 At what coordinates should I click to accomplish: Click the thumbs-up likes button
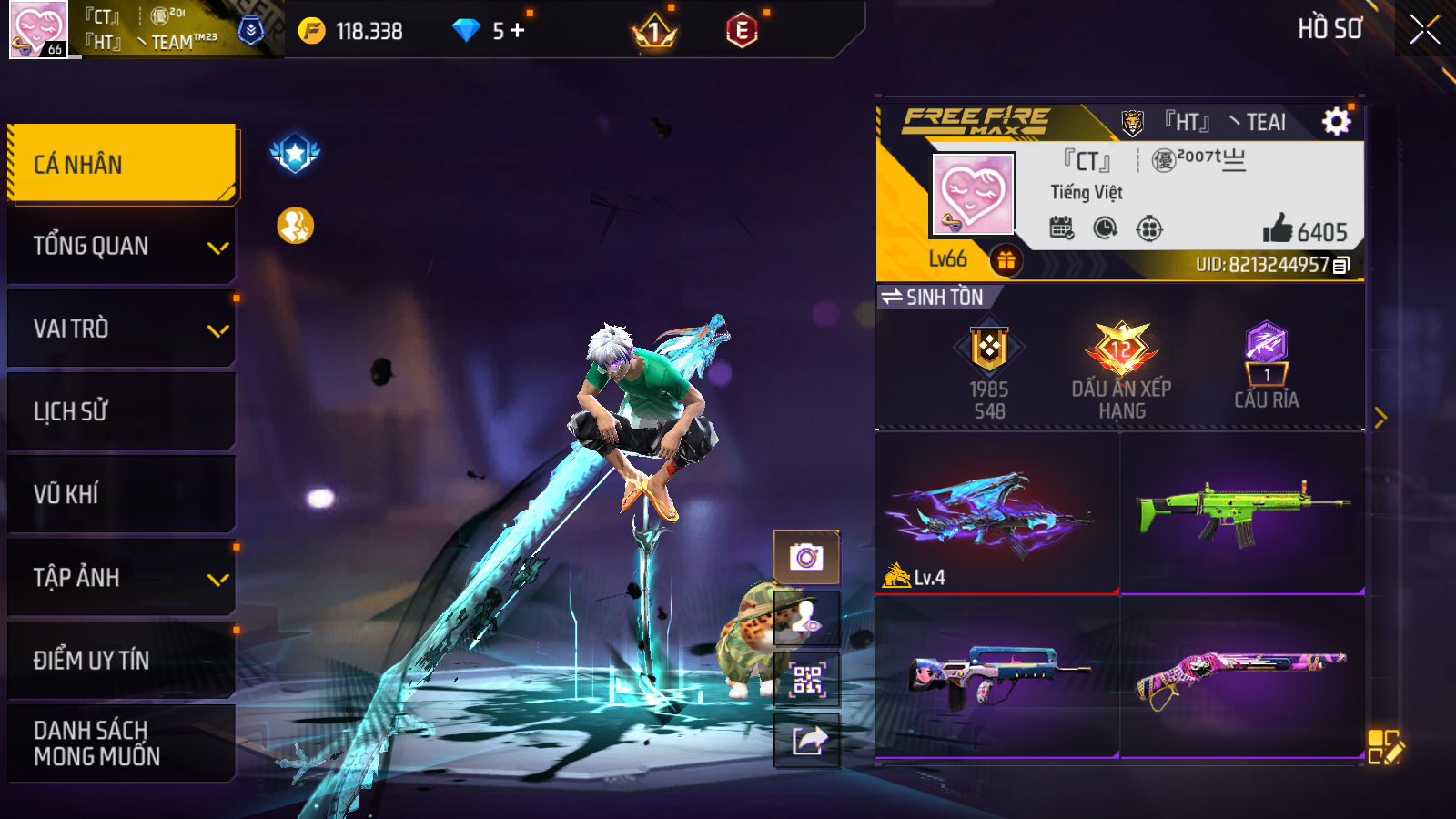point(1278,228)
